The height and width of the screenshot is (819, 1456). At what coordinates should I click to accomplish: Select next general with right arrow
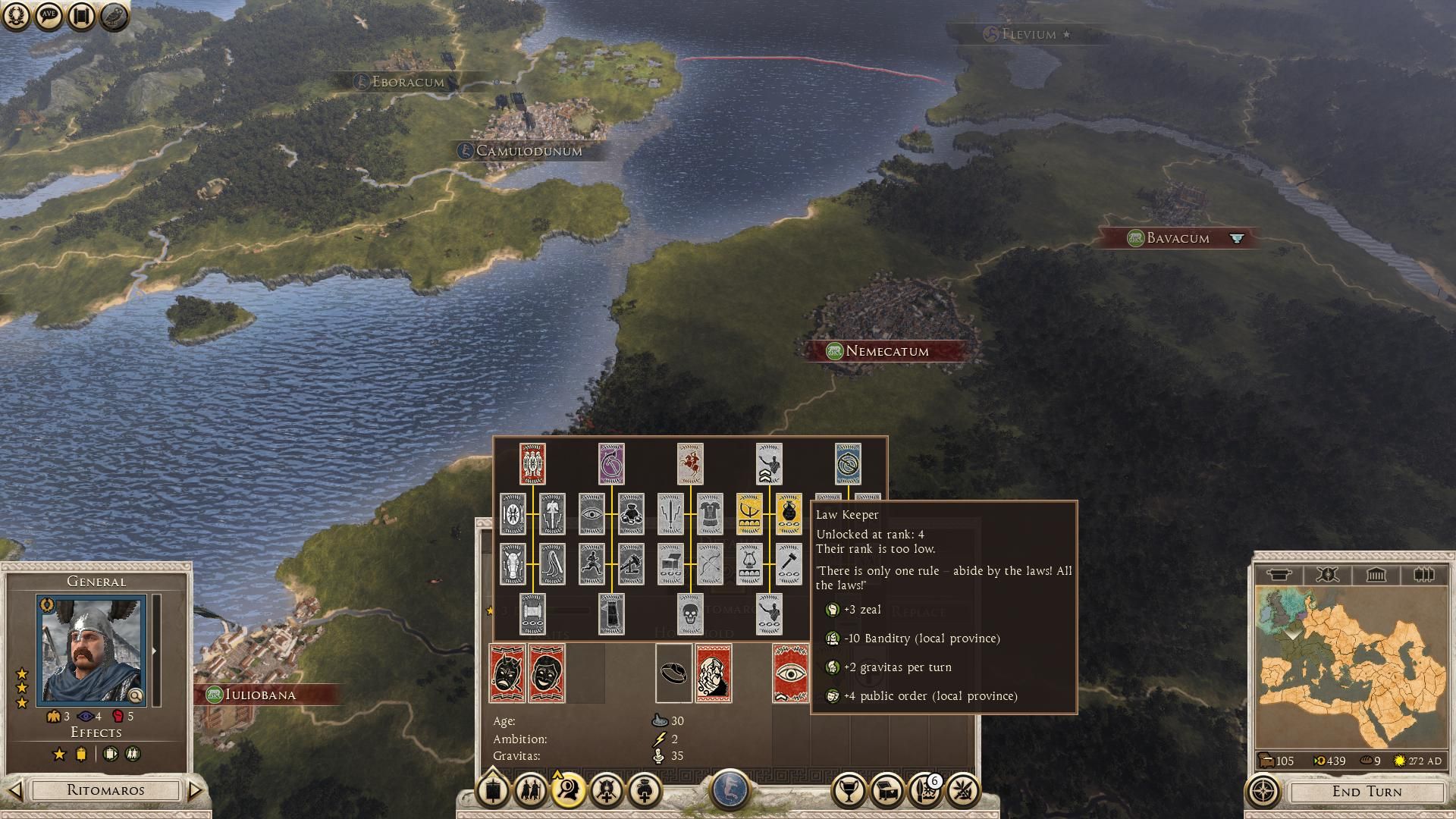196,790
